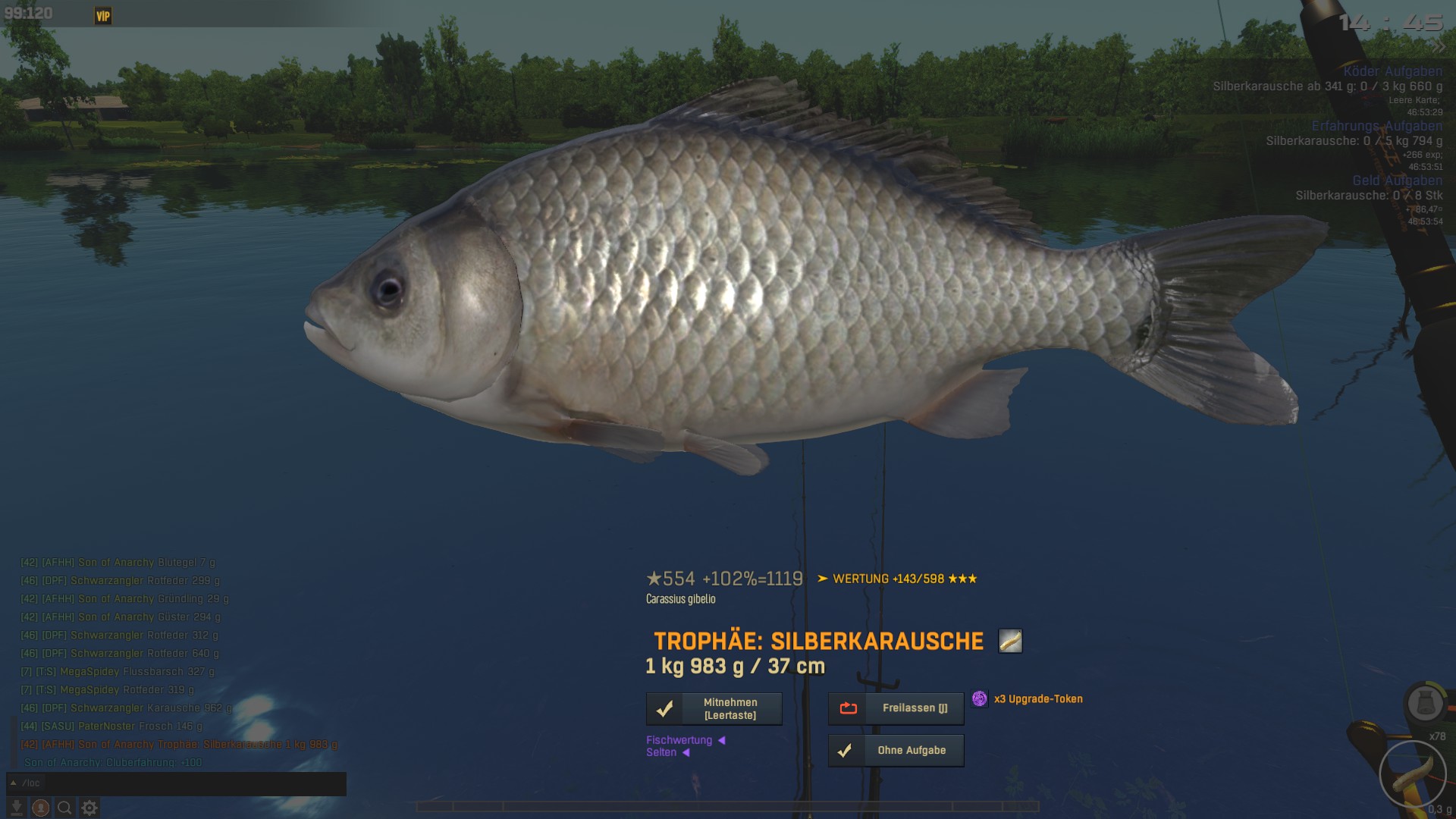
Task: Open the chat settings gear icon
Action: [x=89, y=808]
